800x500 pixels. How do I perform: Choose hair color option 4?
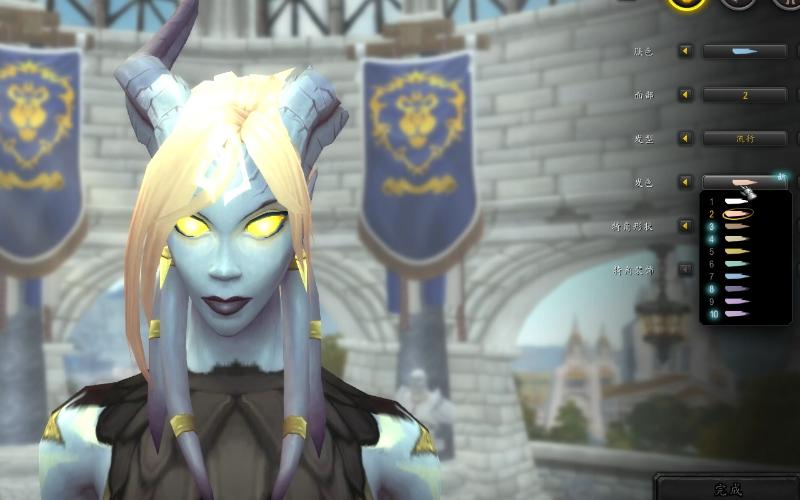pyautogui.click(x=736, y=239)
